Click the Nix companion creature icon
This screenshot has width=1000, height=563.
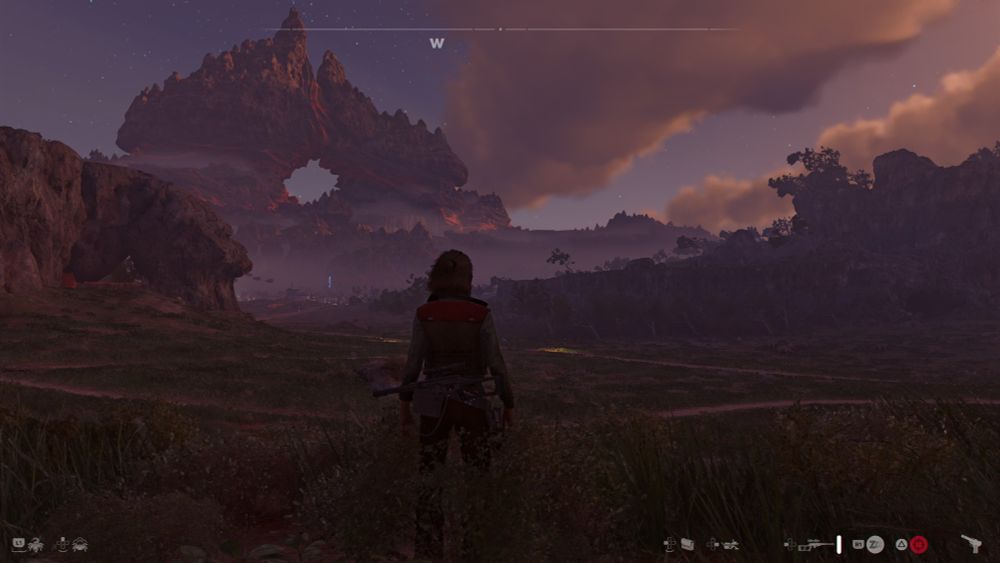click(x=36, y=544)
